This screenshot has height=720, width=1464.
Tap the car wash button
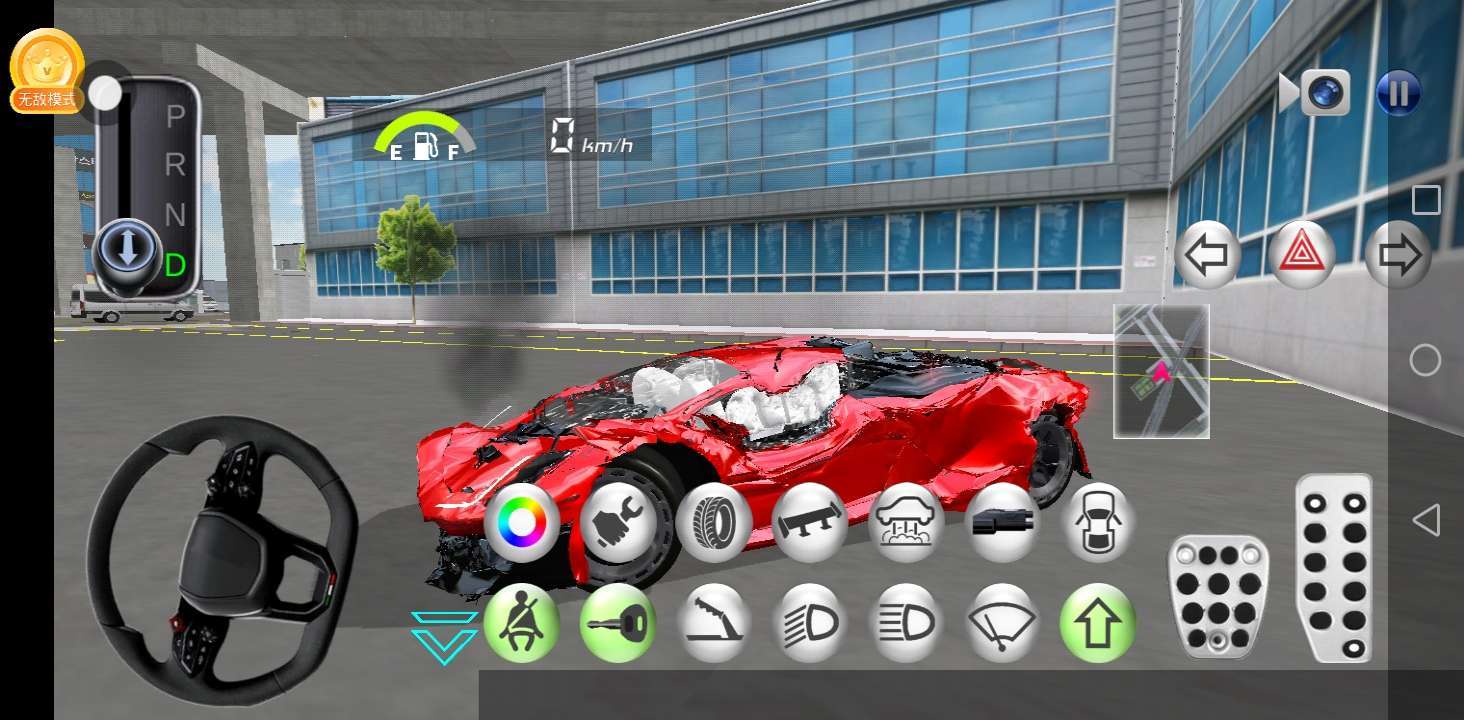coord(906,522)
